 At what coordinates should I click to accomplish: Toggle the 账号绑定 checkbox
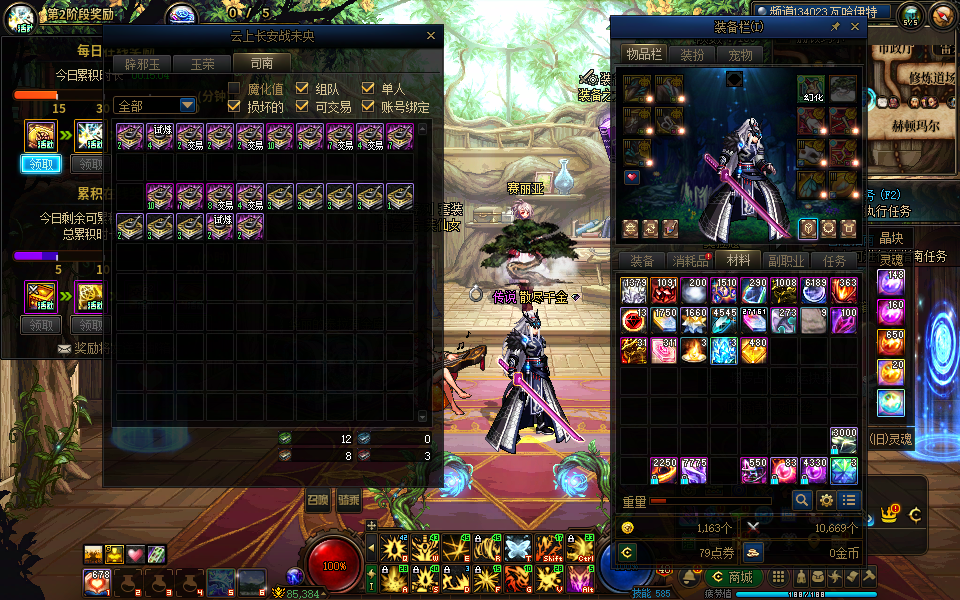[369, 106]
